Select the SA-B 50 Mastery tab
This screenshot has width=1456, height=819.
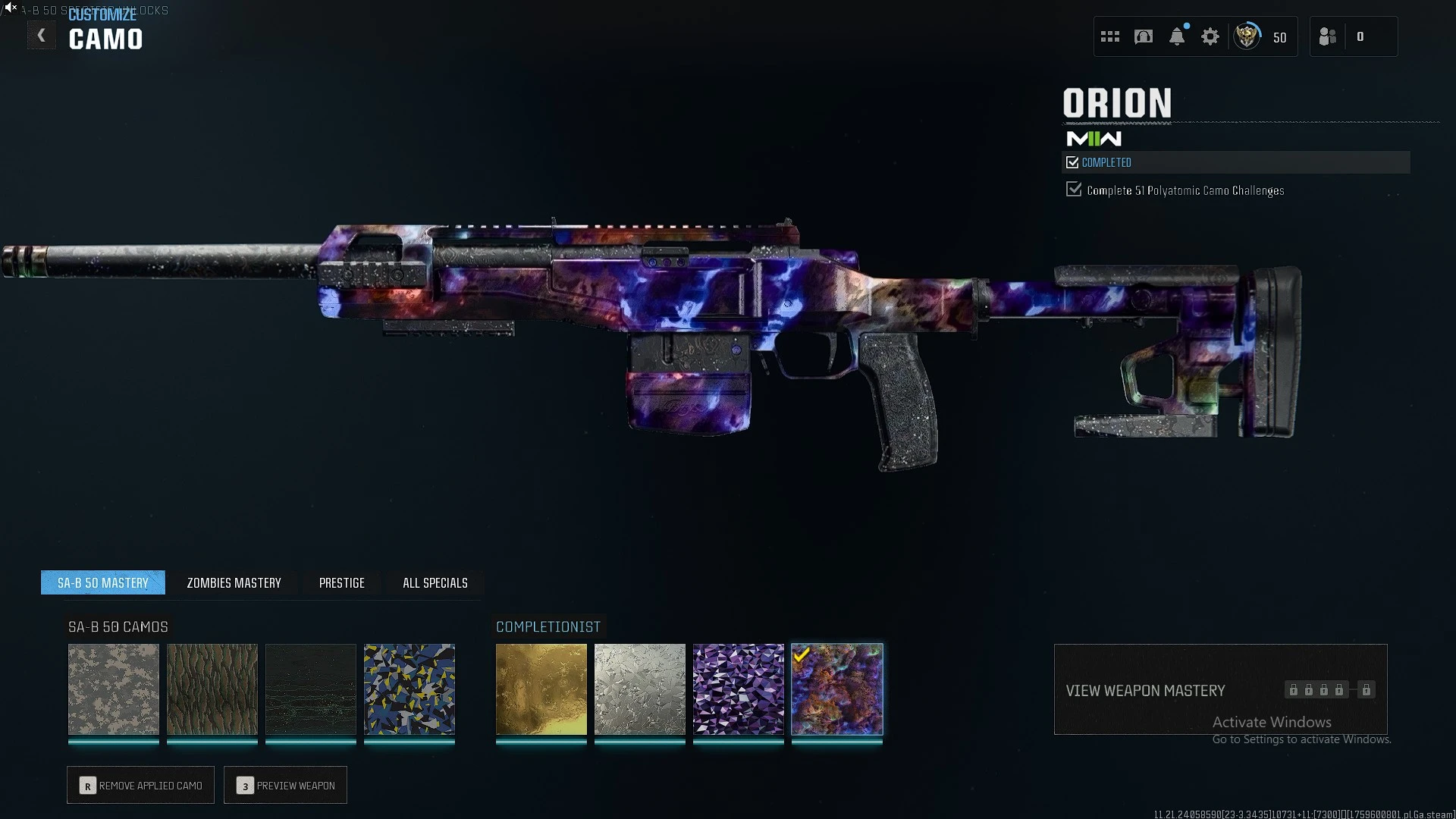103,583
